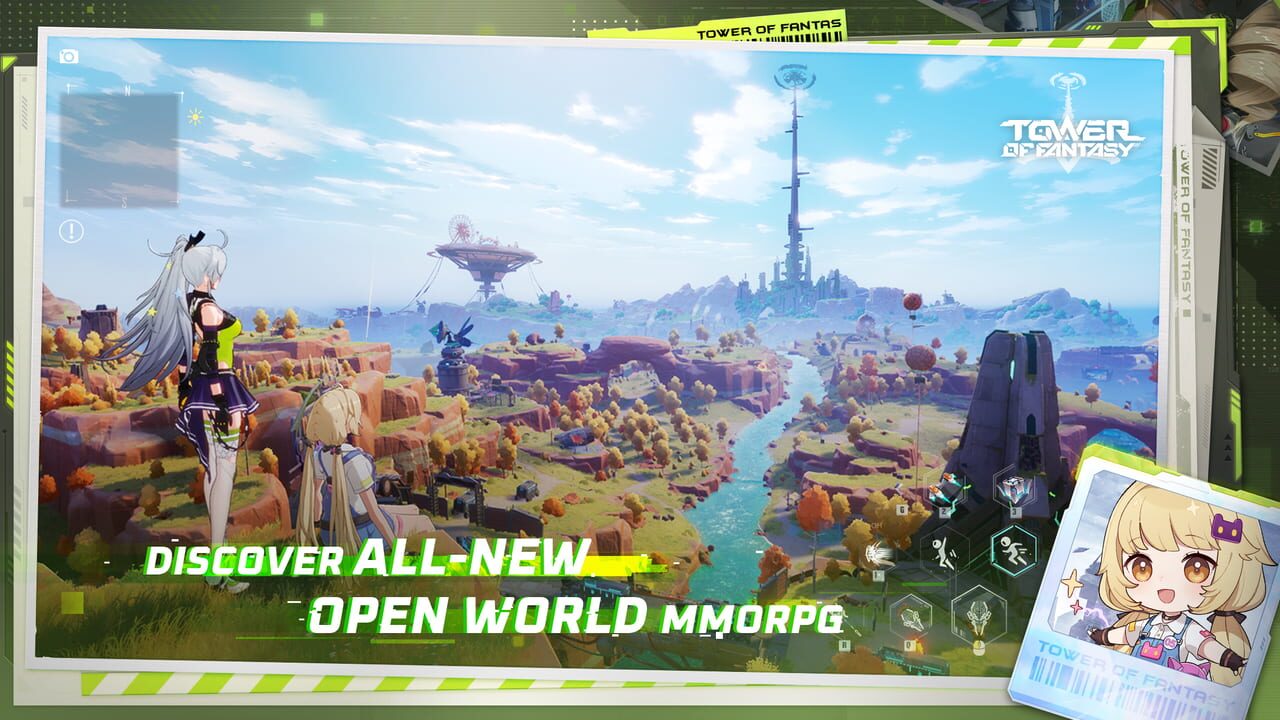Viewport: 1280px width, 720px height.
Task: Check the exclamation alert notification icon
Action: [71, 229]
